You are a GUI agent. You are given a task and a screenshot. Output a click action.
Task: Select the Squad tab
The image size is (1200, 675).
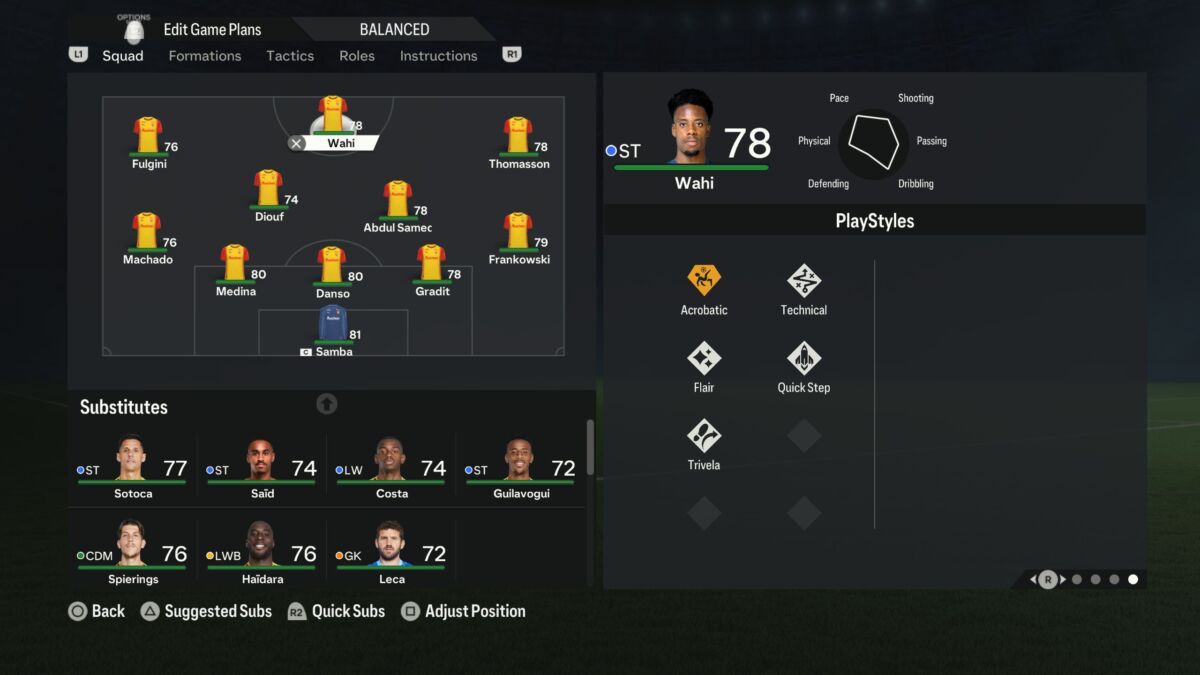coord(123,56)
